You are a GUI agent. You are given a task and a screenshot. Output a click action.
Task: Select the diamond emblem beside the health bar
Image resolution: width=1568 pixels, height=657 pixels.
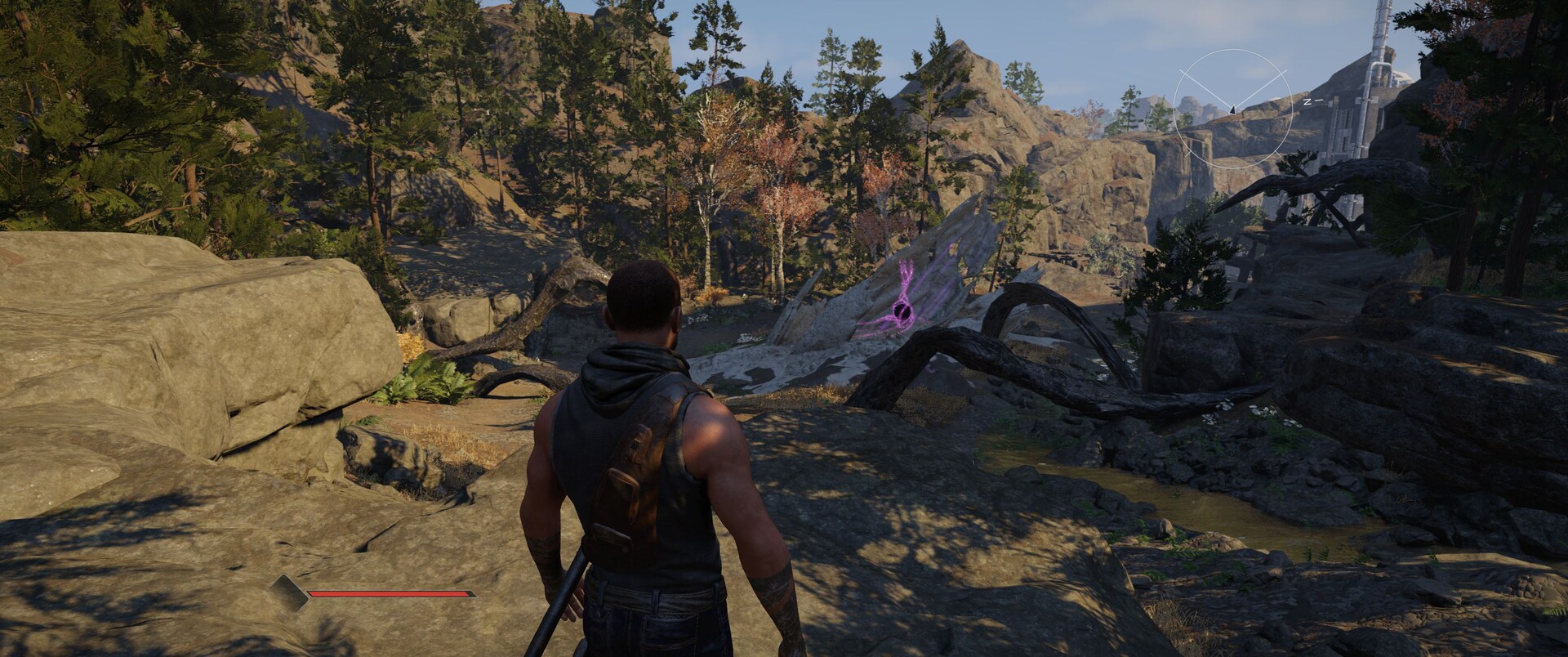tap(289, 592)
